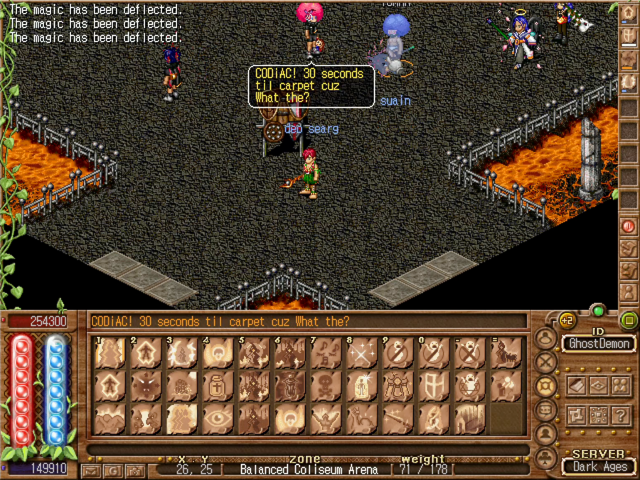Click the crossed swords round button
Image resolution: width=640 pixels, height=480 pixels.
[x=546, y=362]
